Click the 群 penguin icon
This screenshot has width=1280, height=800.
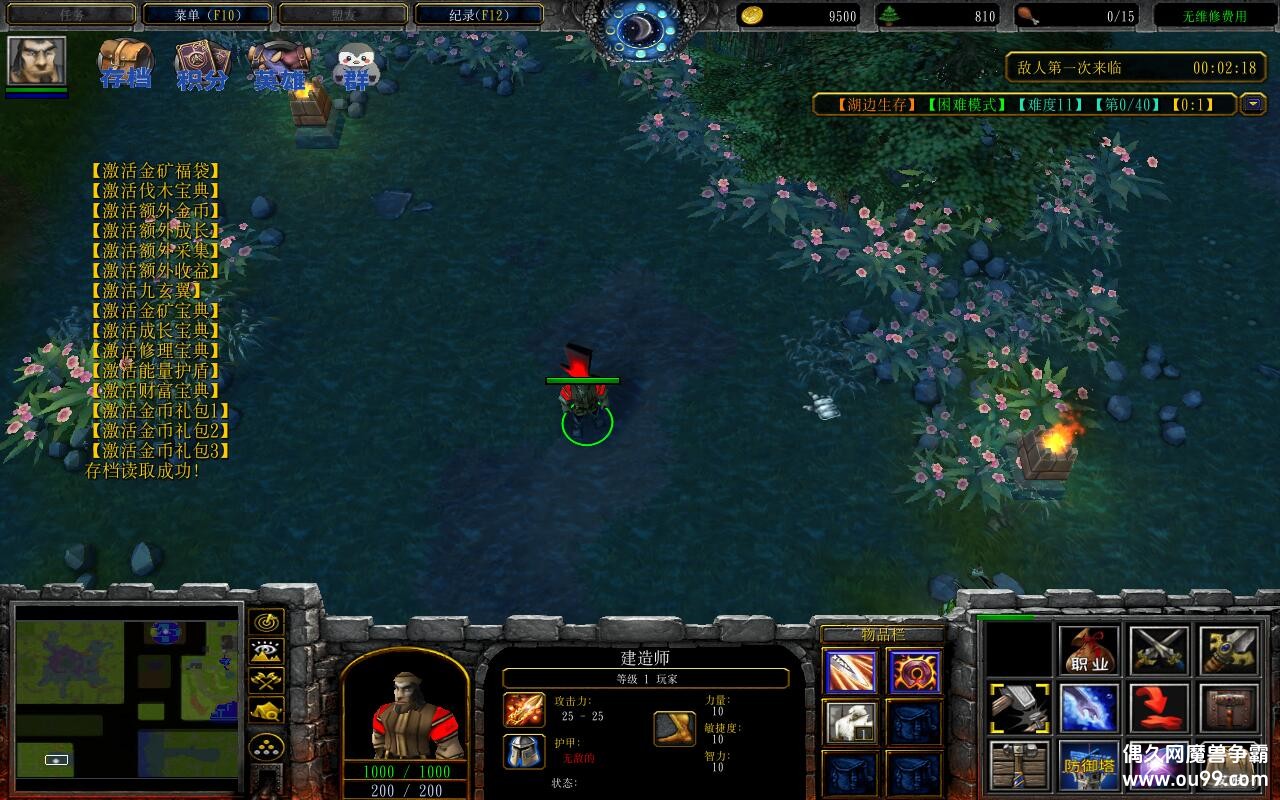[355, 66]
